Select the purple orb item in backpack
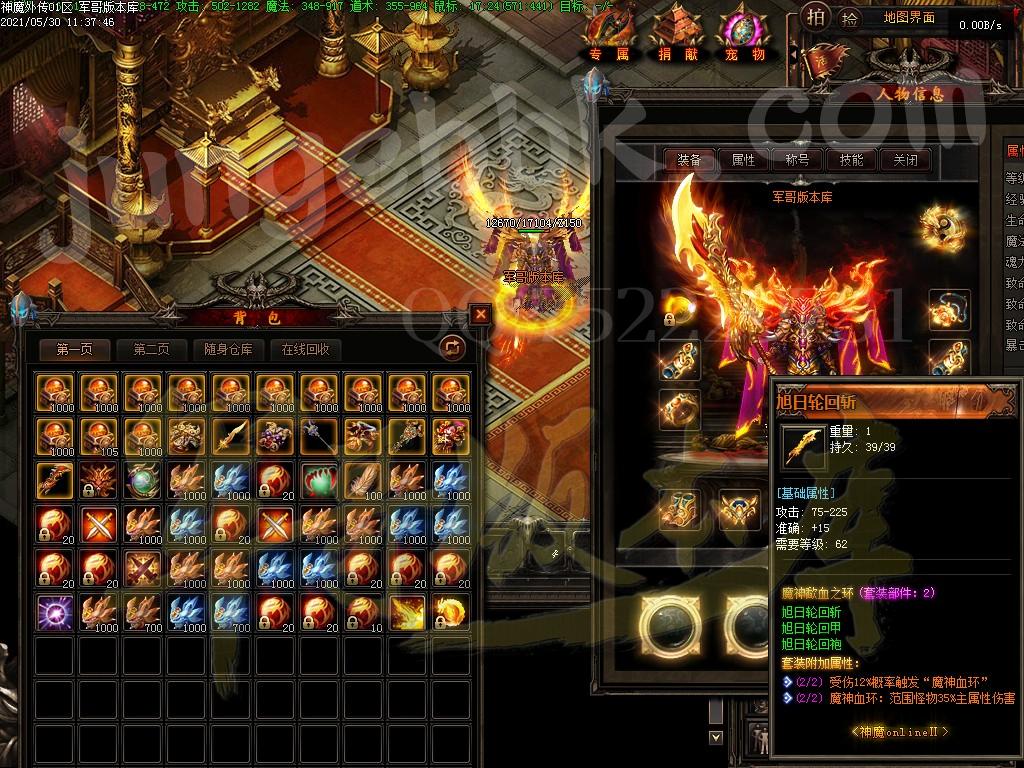Viewport: 1024px width, 768px height. 54,611
